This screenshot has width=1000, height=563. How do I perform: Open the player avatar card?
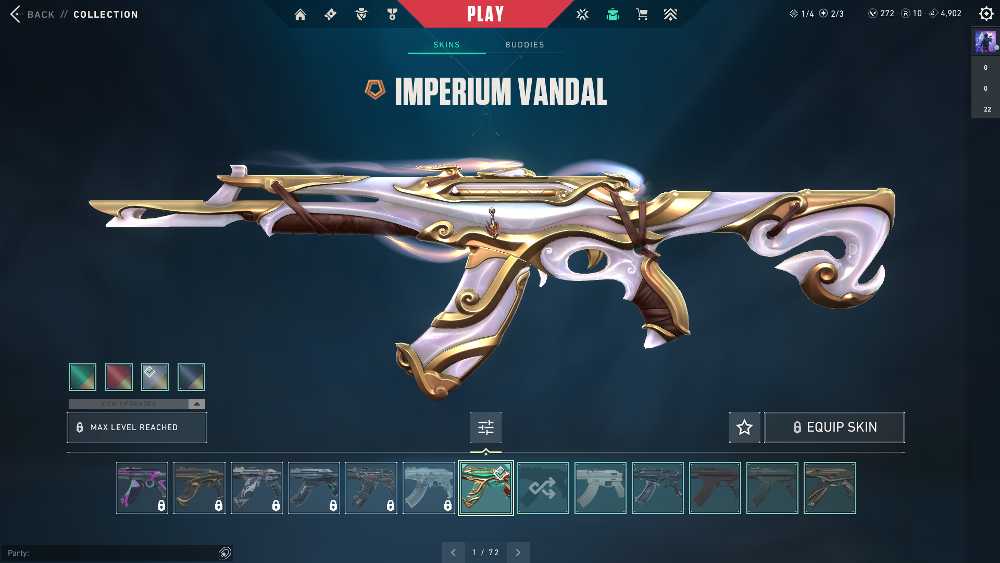(985, 42)
